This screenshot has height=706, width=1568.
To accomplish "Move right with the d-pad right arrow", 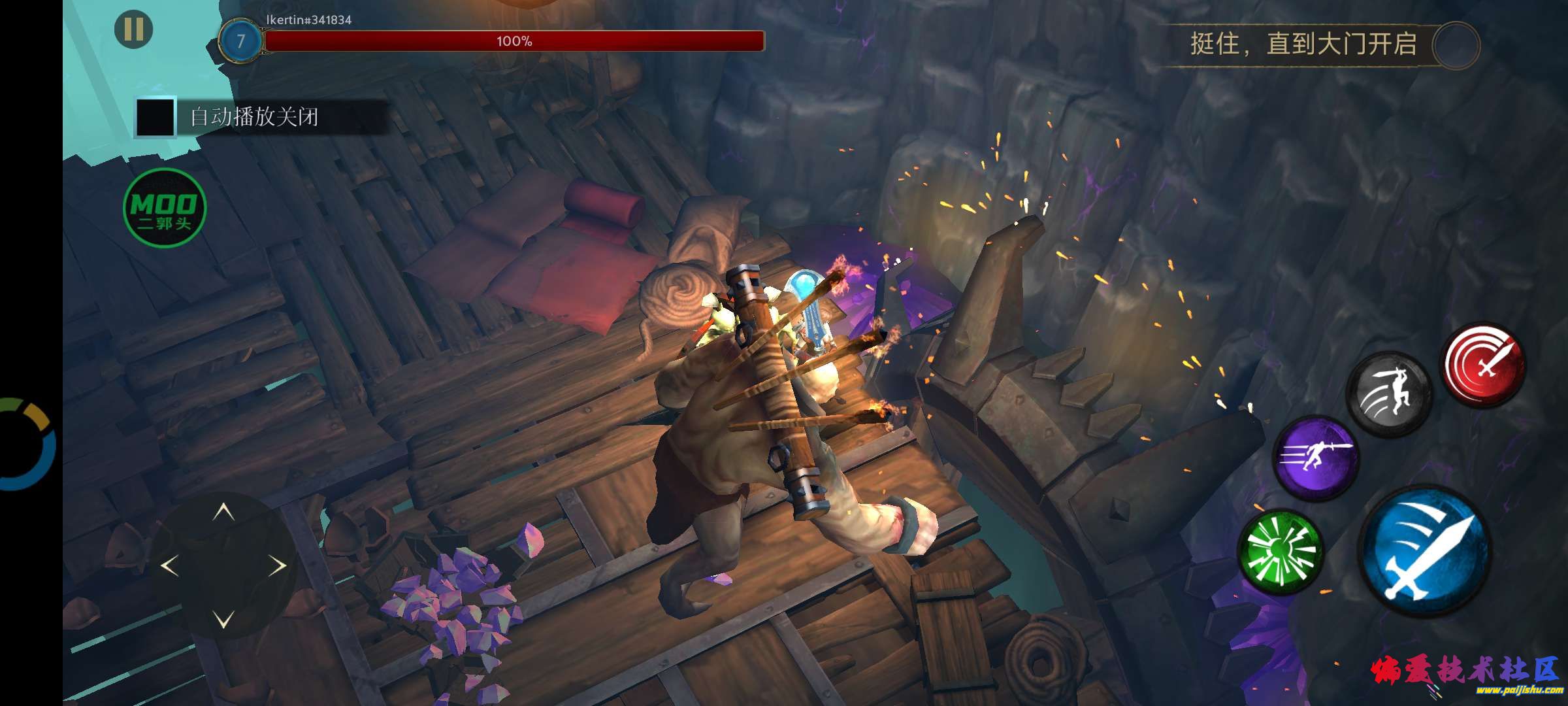I will tap(278, 566).
